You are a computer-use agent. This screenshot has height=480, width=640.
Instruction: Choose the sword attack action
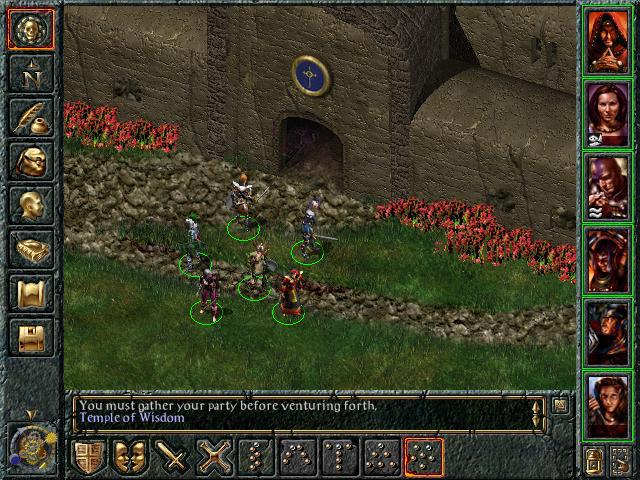pyautogui.click(x=174, y=458)
